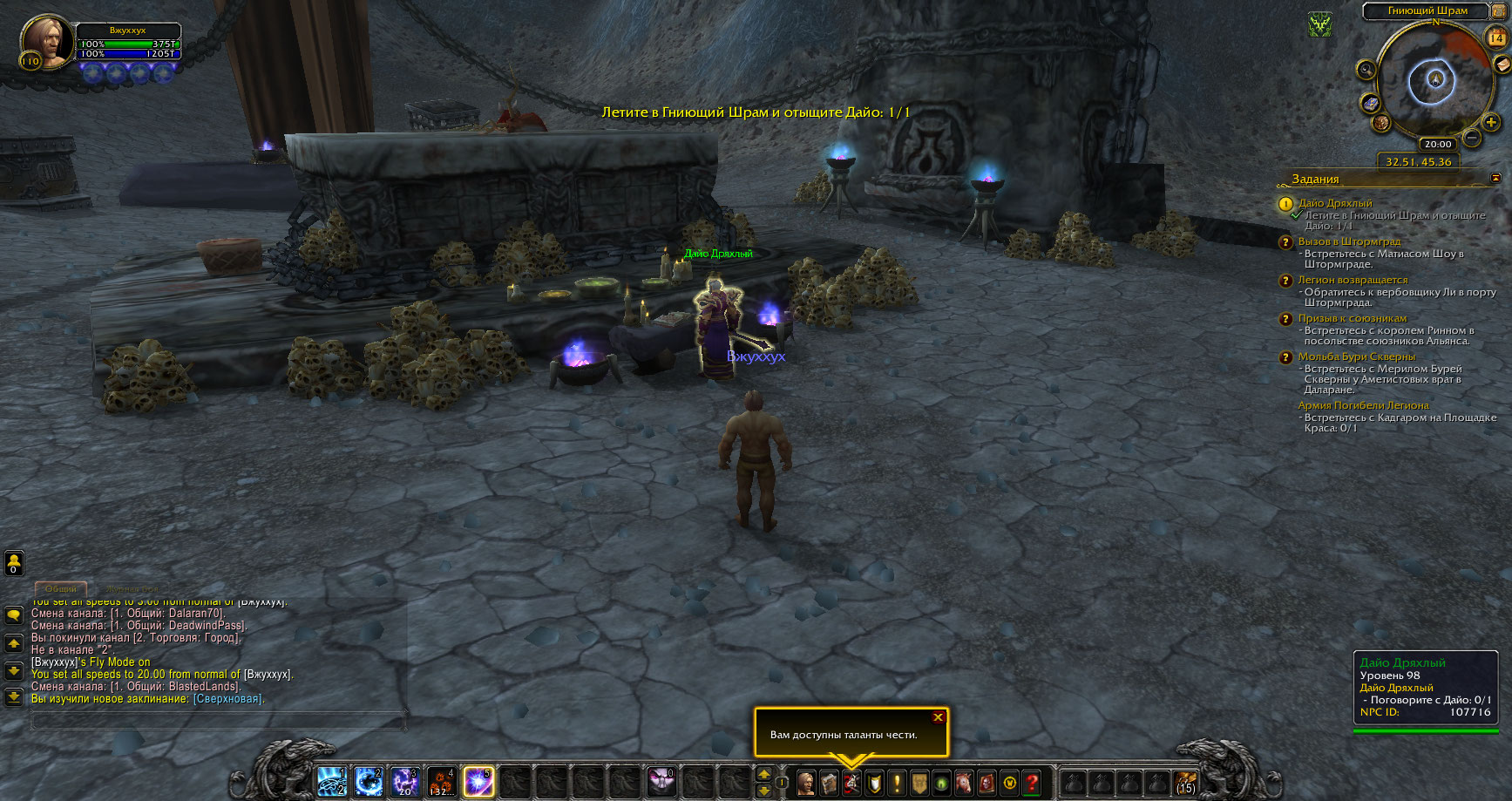Close the honor talents notification popup

click(938, 717)
